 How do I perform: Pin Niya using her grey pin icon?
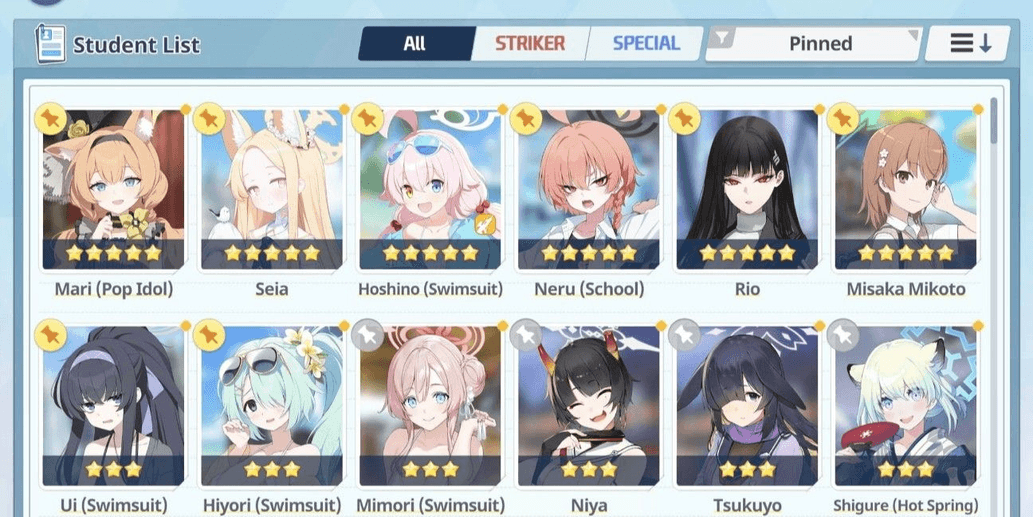click(x=526, y=335)
